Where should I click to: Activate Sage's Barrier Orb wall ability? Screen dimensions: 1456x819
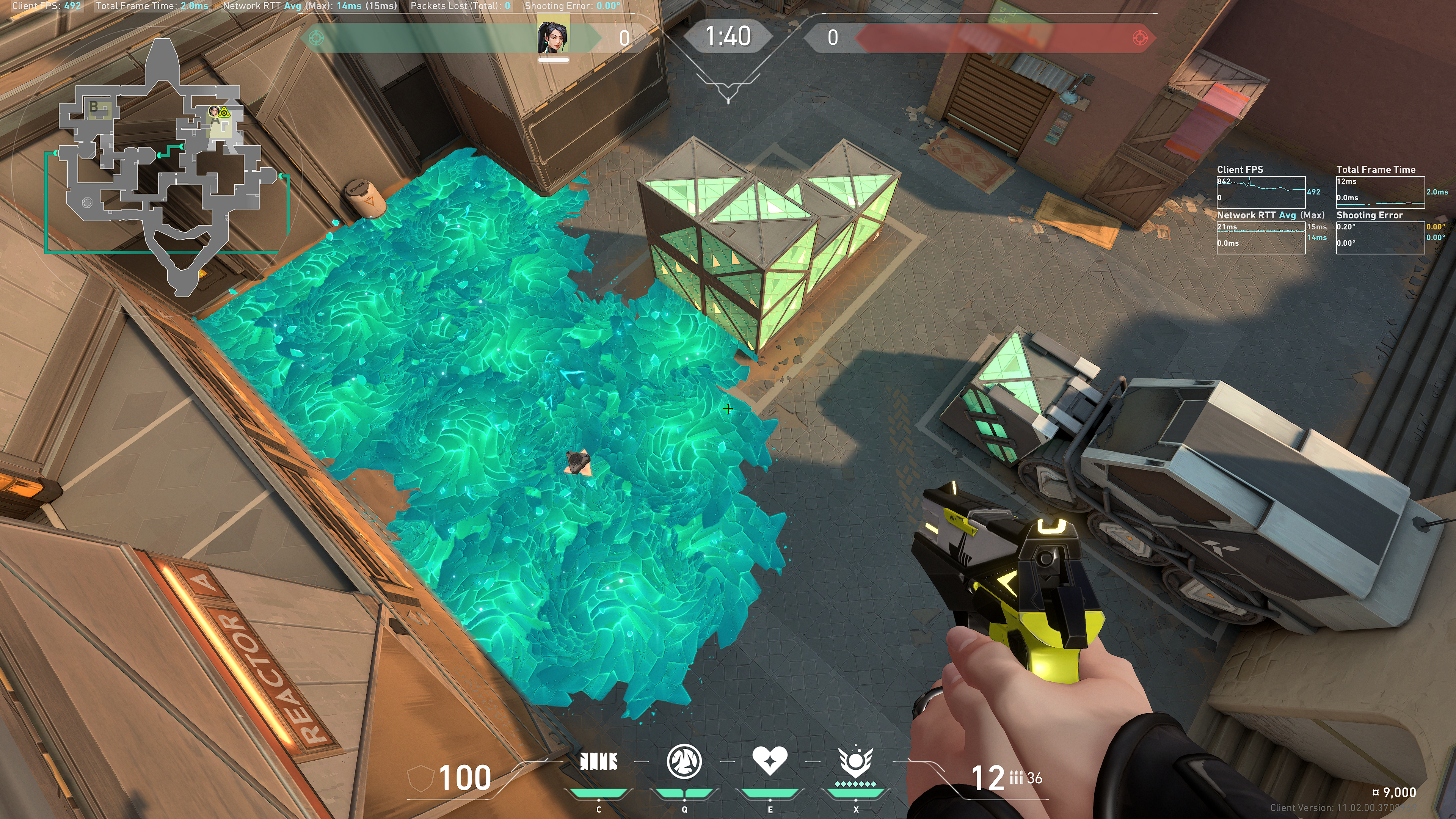[599, 761]
